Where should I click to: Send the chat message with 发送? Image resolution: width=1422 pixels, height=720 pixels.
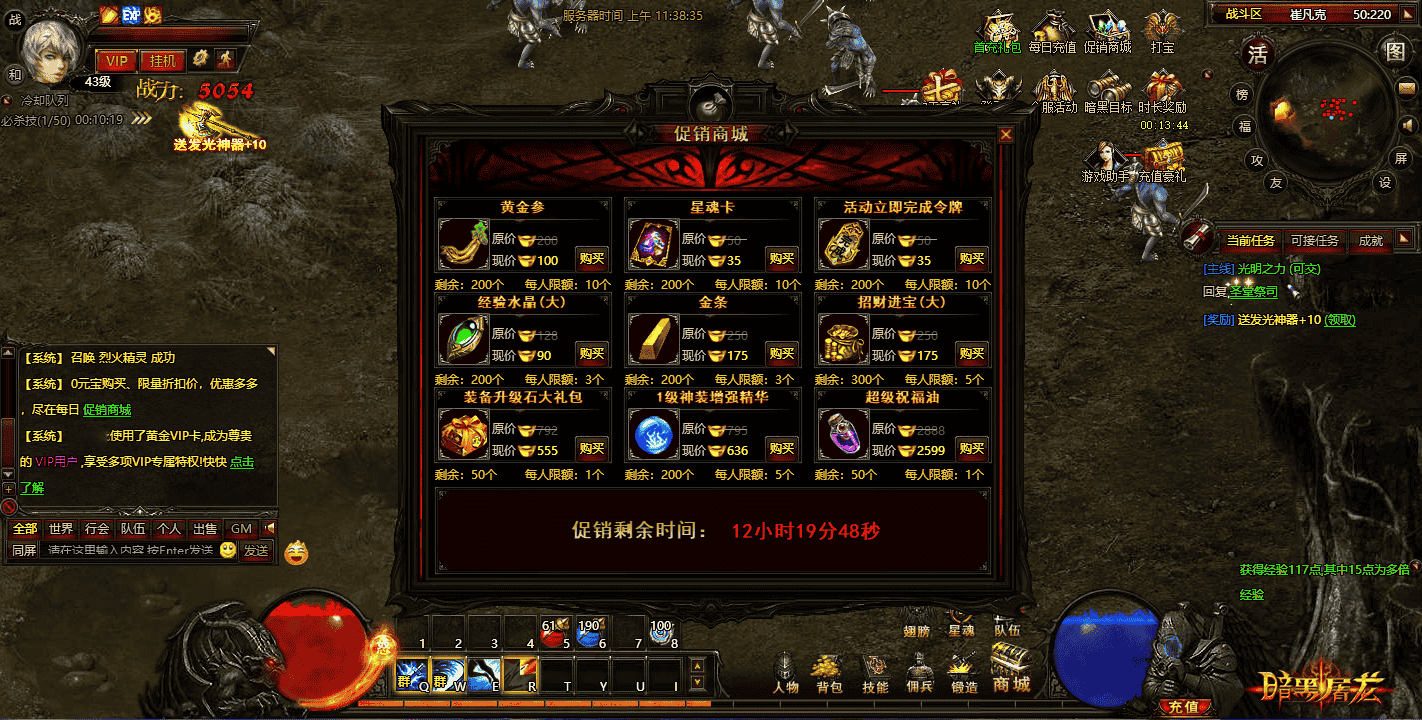pos(256,550)
